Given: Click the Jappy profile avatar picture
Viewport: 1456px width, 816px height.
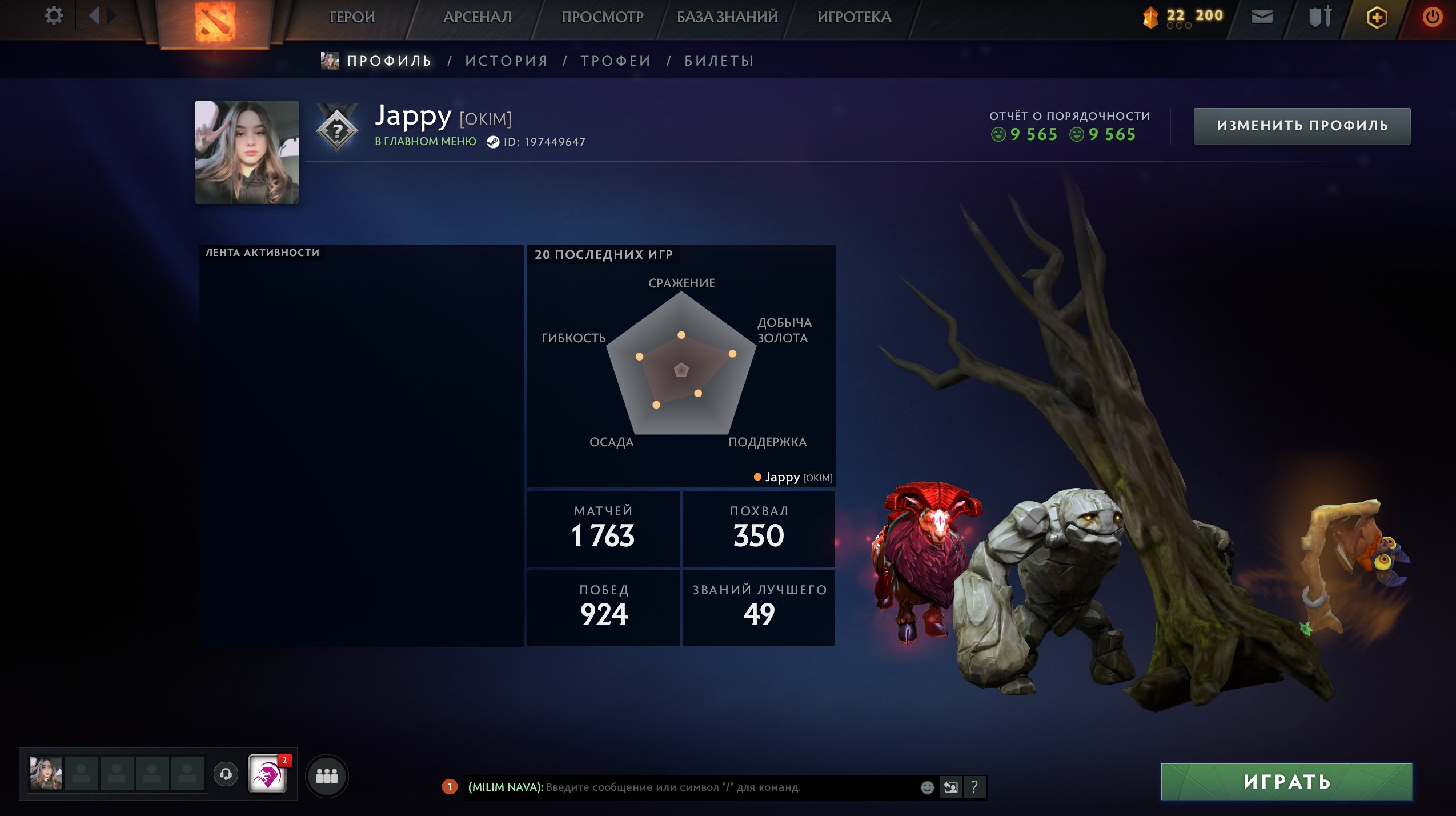Looking at the screenshot, I should point(247,152).
